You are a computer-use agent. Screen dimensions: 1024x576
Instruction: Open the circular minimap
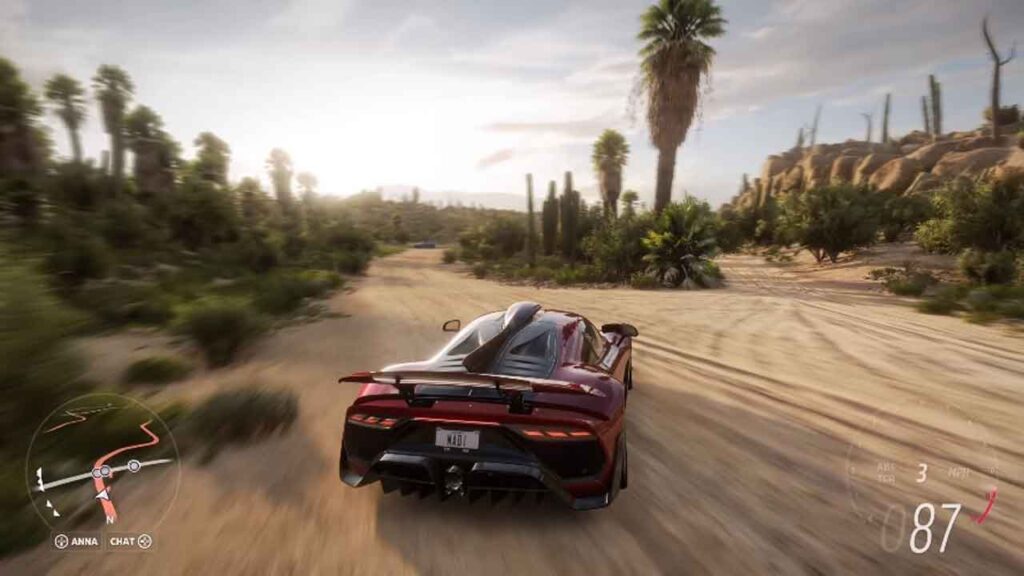pyautogui.click(x=101, y=462)
